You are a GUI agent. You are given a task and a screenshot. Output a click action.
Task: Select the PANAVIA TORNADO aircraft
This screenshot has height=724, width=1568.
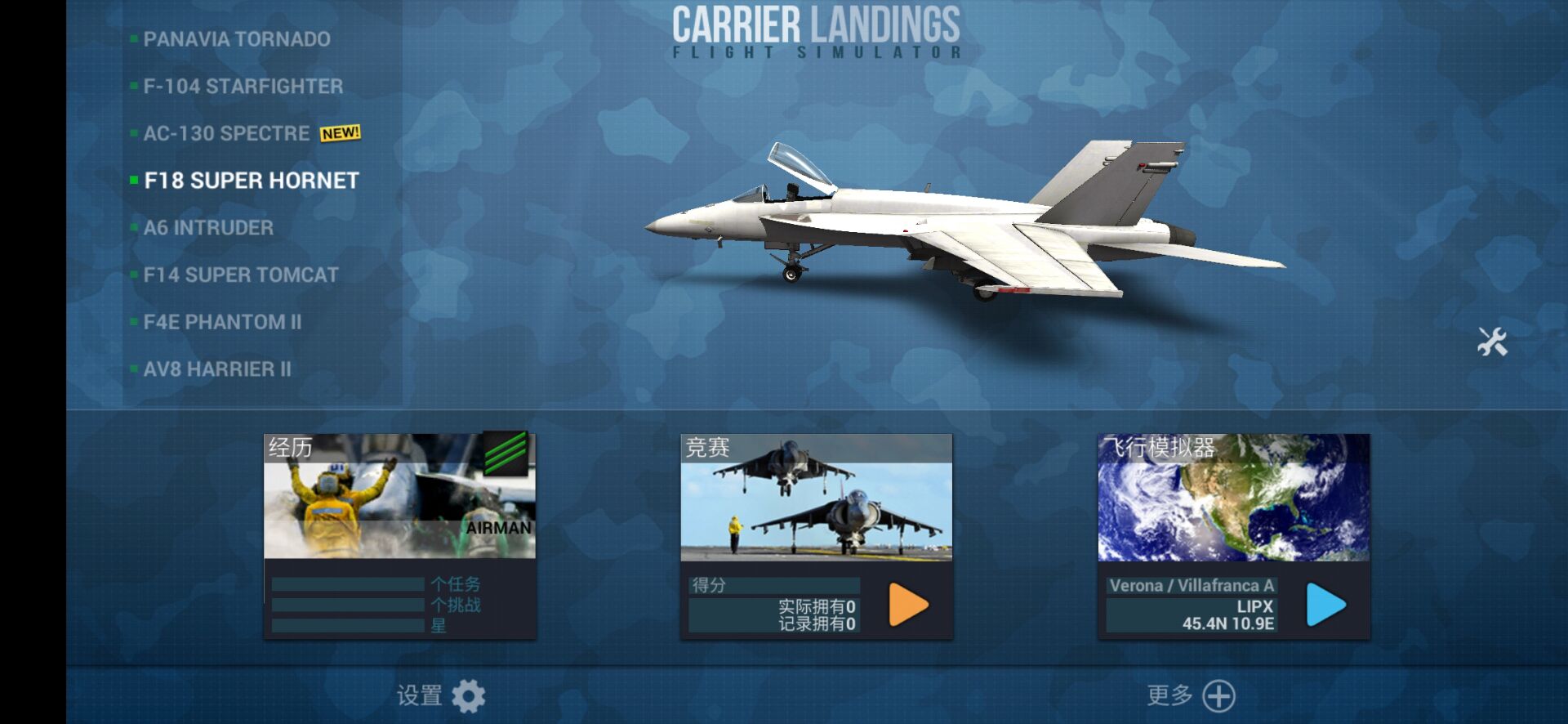[236, 38]
